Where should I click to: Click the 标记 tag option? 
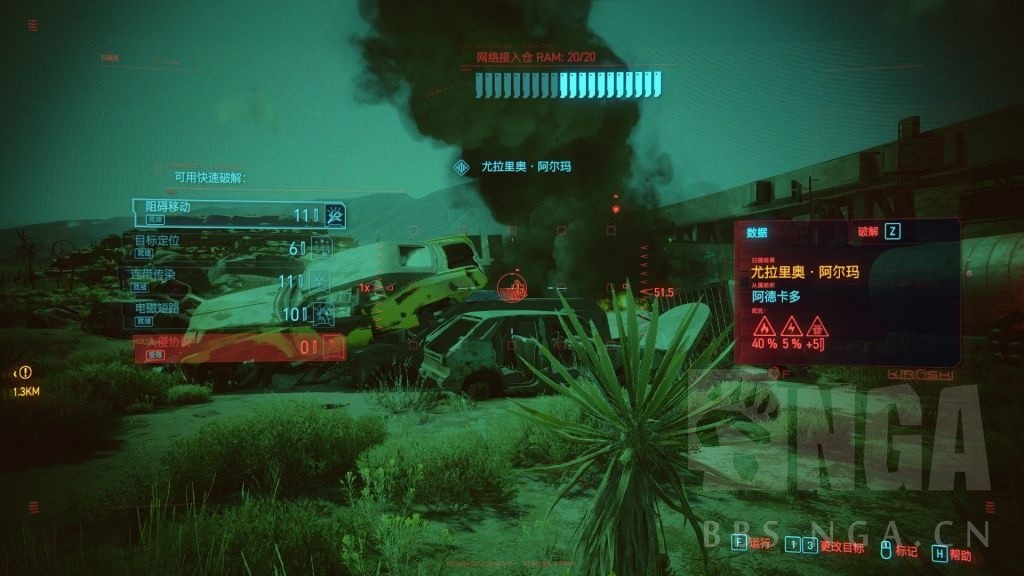(x=897, y=549)
